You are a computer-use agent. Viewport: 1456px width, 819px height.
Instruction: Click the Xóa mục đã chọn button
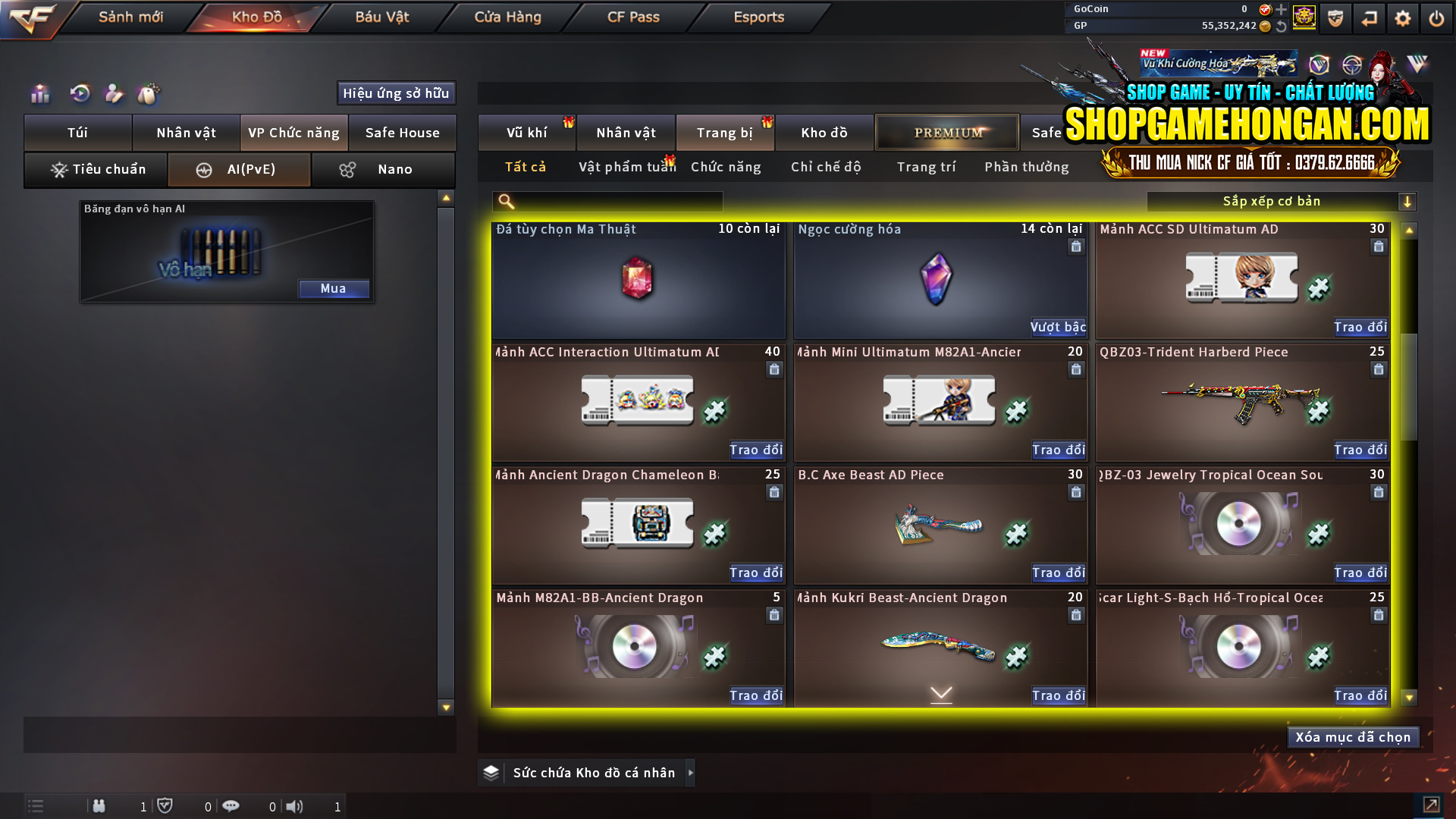coord(1353,736)
